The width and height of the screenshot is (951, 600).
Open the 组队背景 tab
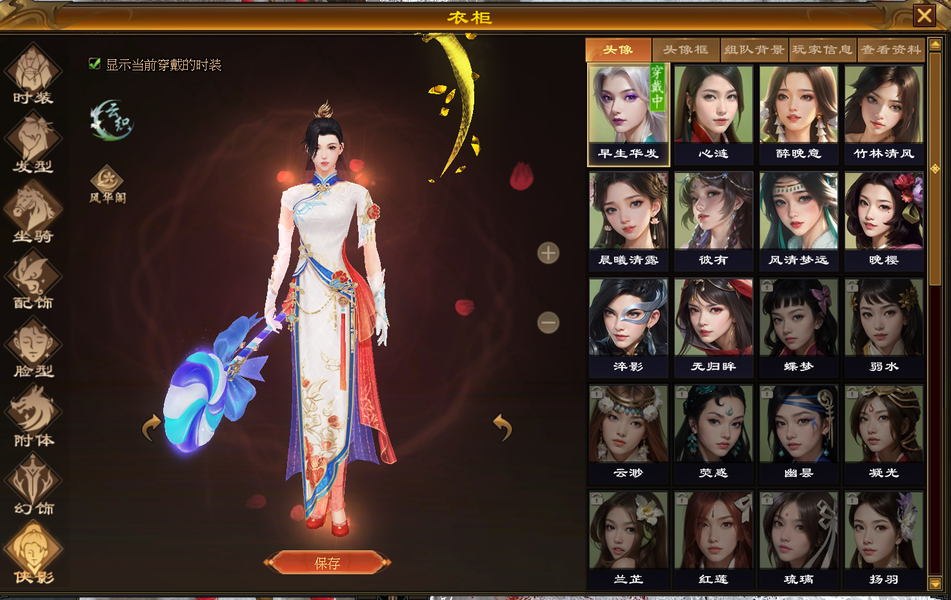(754, 50)
